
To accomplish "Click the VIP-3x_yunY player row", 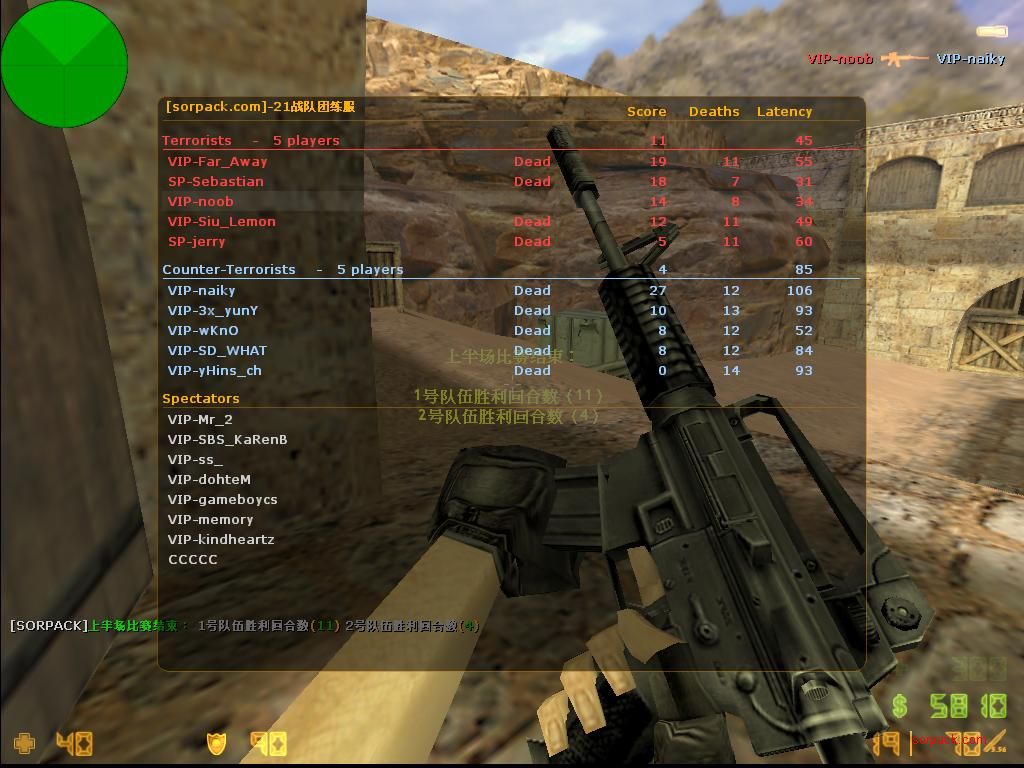I will click(212, 310).
